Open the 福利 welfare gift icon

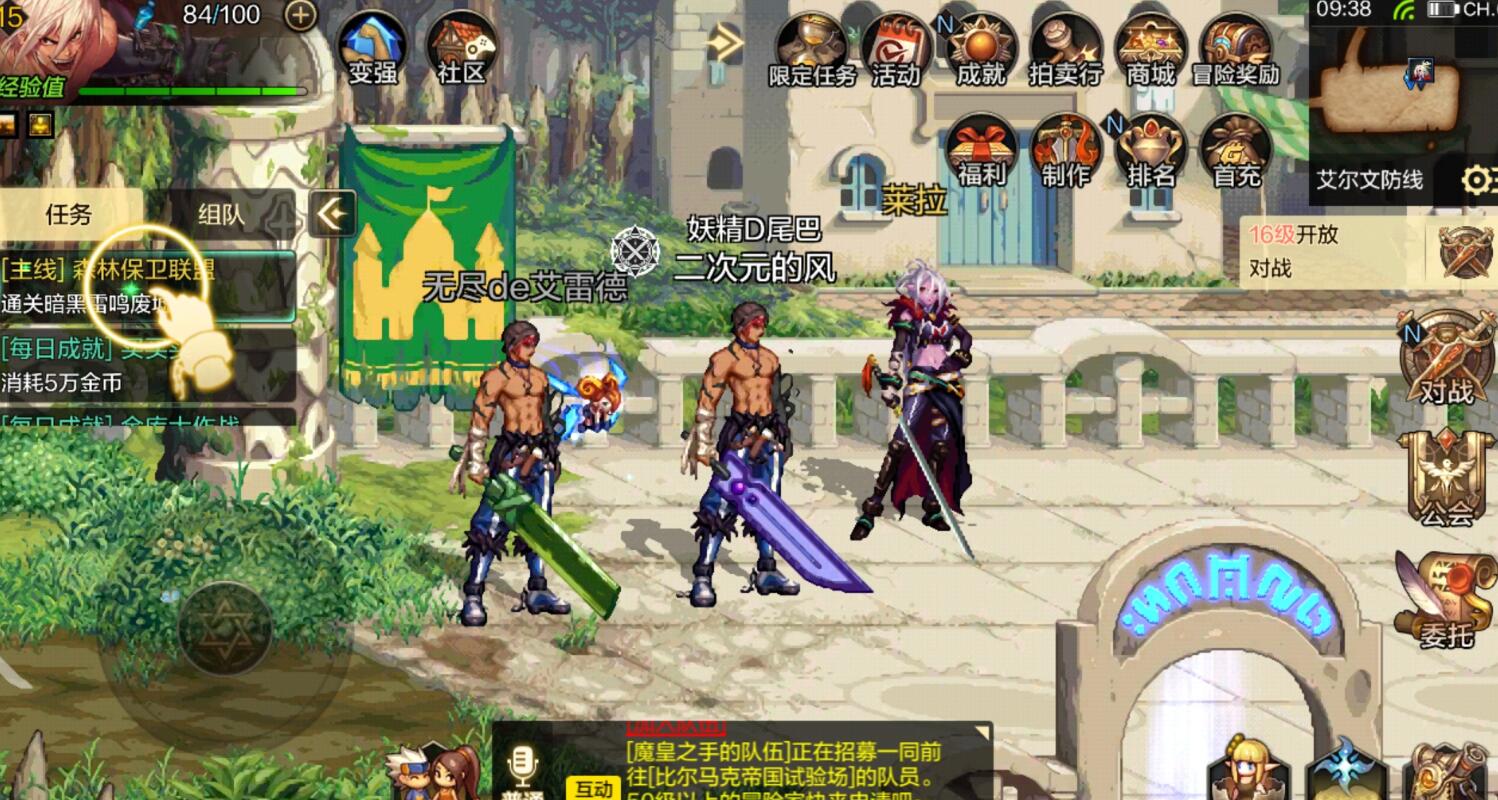(x=982, y=148)
